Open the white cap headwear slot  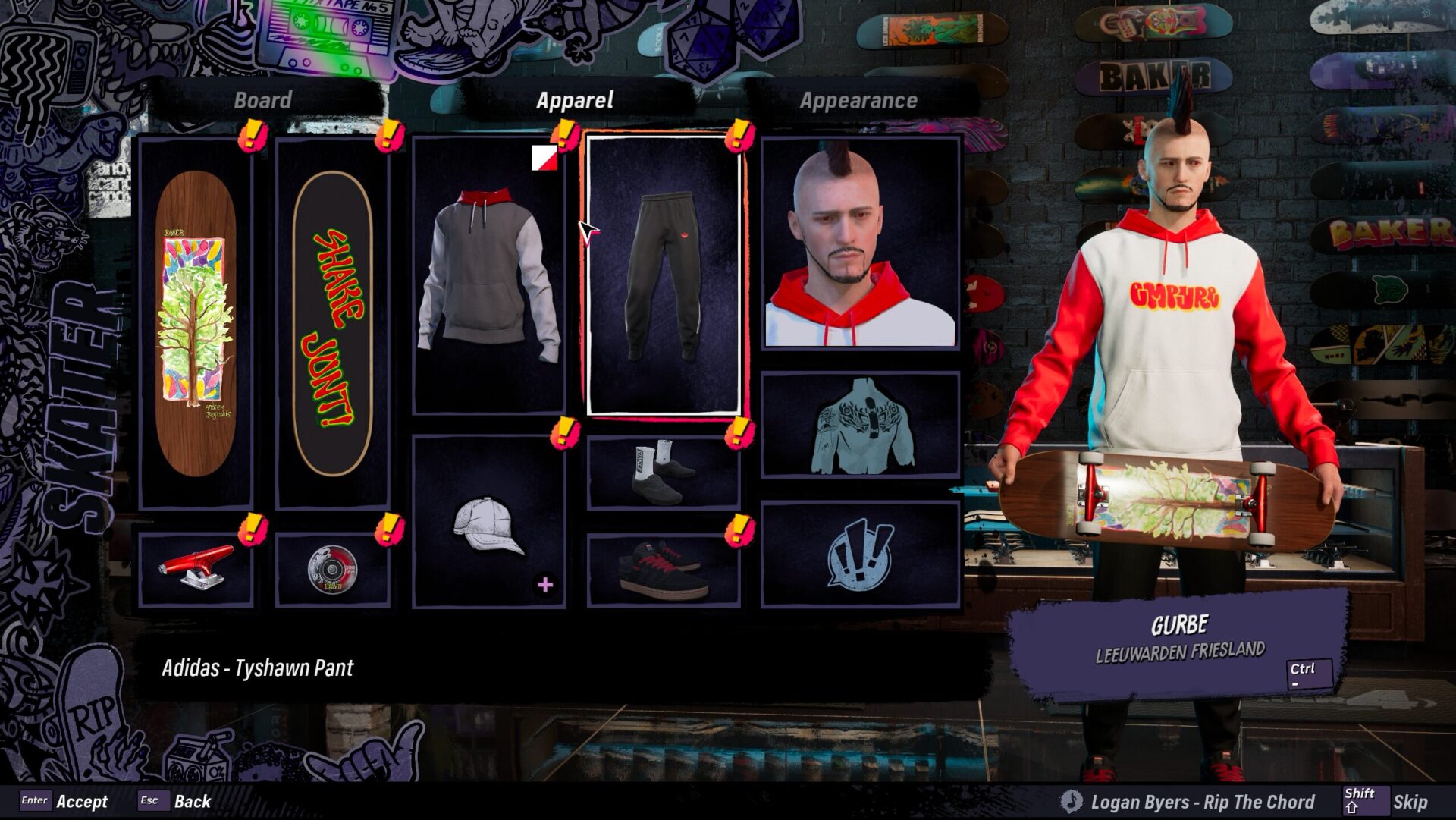tap(488, 522)
